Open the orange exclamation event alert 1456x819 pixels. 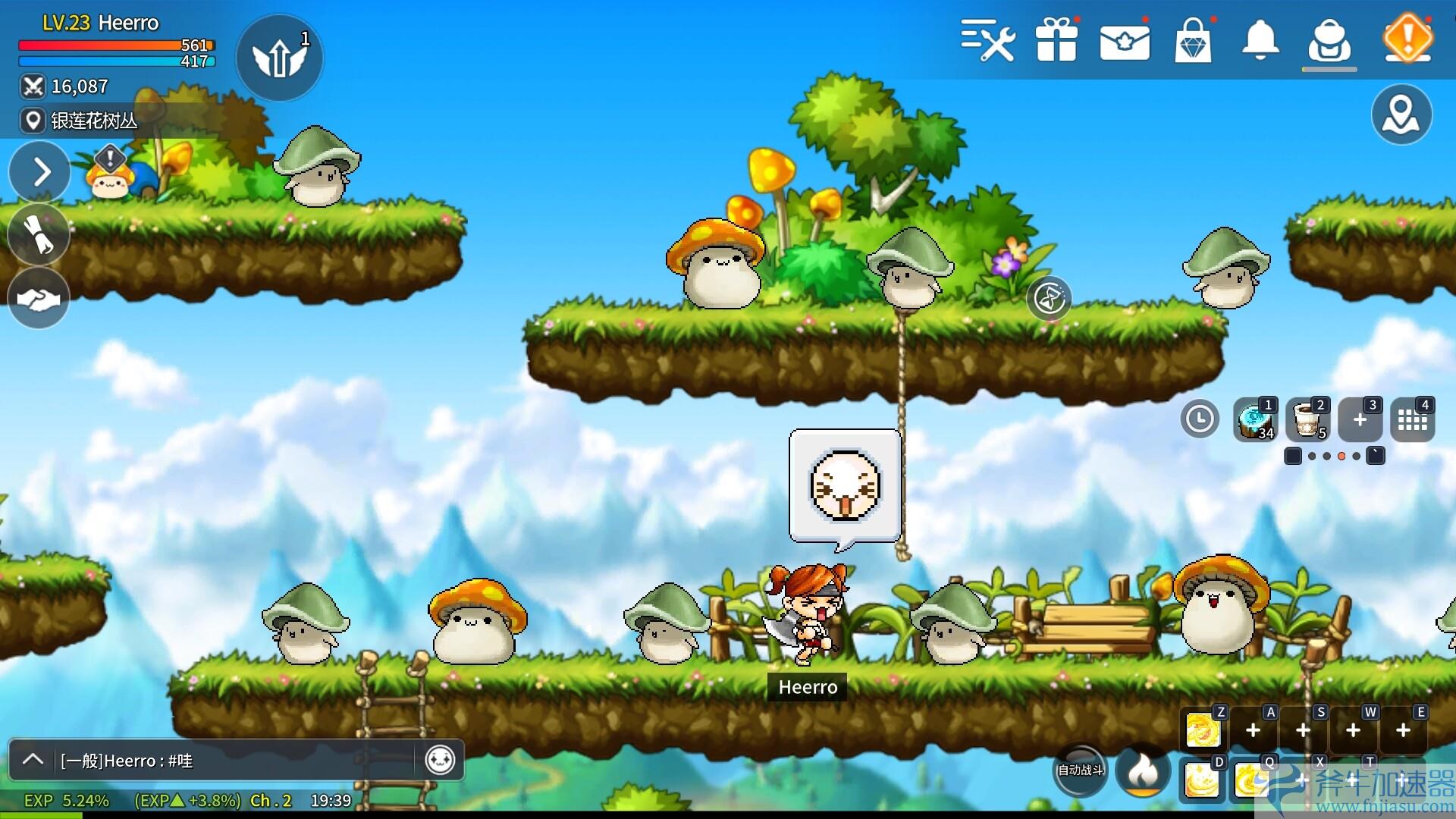[x=1407, y=38]
